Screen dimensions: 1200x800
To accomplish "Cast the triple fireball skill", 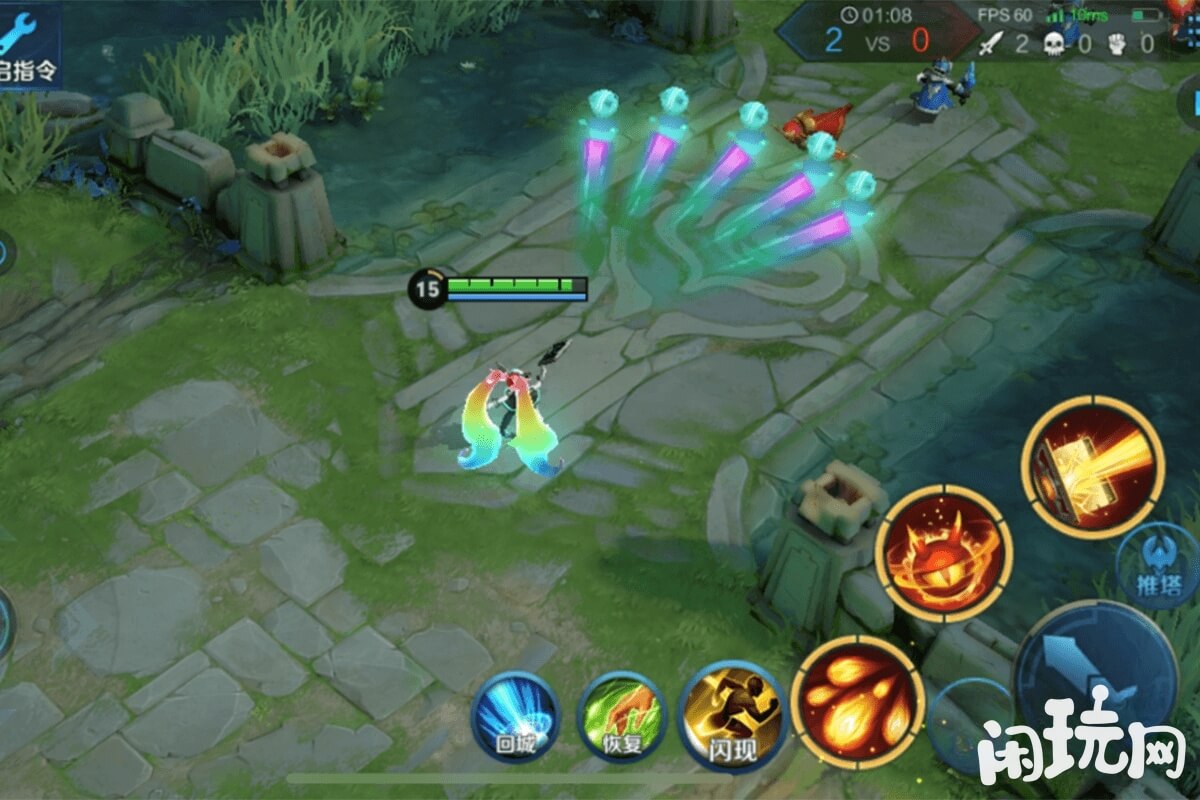I will pos(857,702).
